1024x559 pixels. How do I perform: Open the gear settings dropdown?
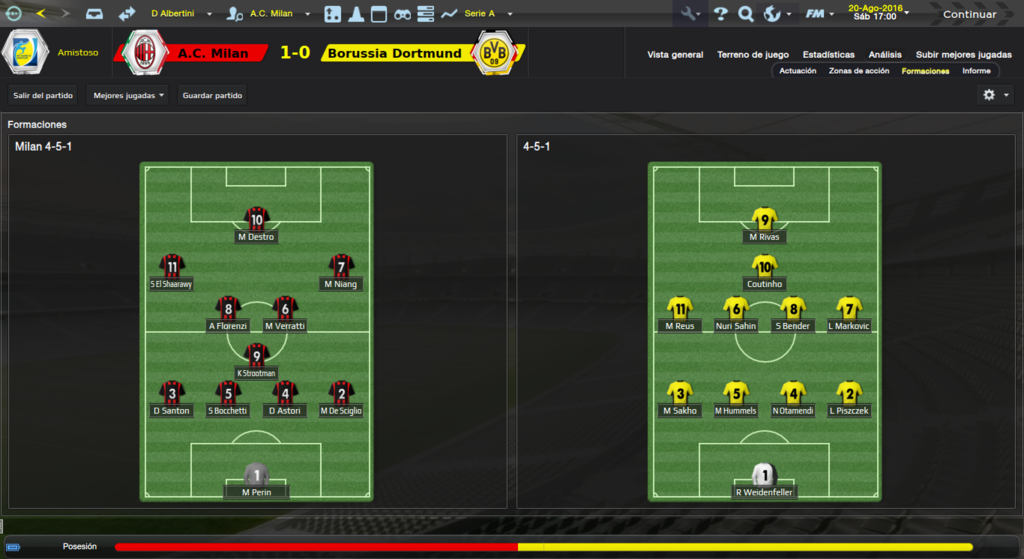pyautogui.click(x=996, y=95)
